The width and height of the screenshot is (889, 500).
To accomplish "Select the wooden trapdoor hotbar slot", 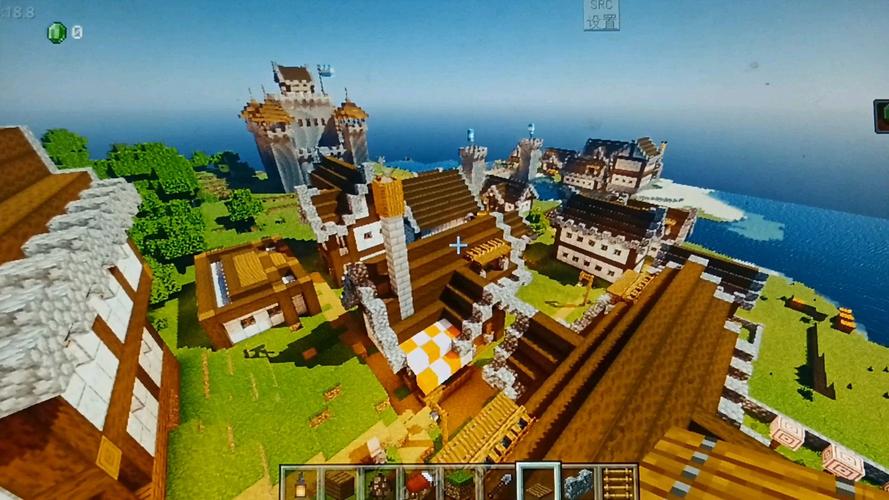I will click(539, 483).
